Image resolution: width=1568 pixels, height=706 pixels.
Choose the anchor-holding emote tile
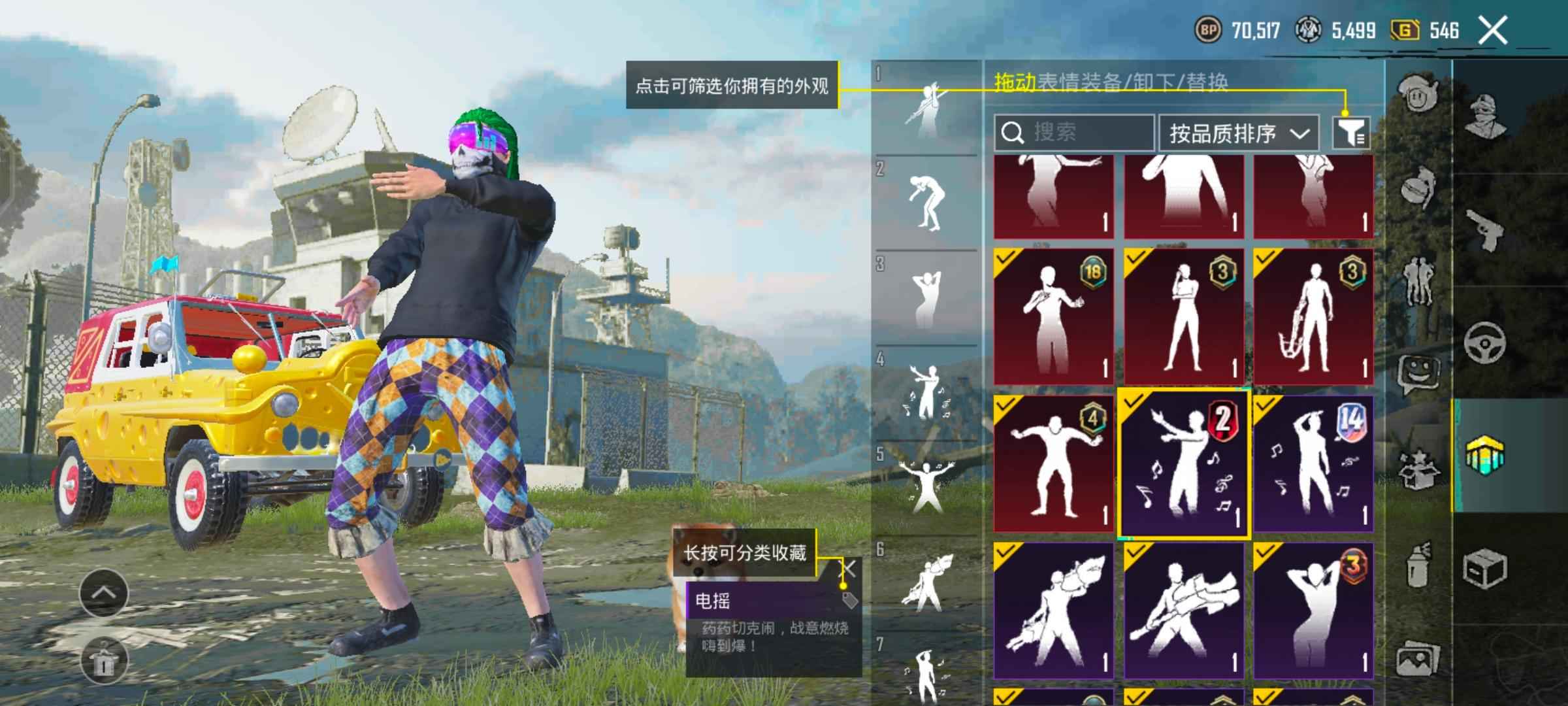point(1313,316)
